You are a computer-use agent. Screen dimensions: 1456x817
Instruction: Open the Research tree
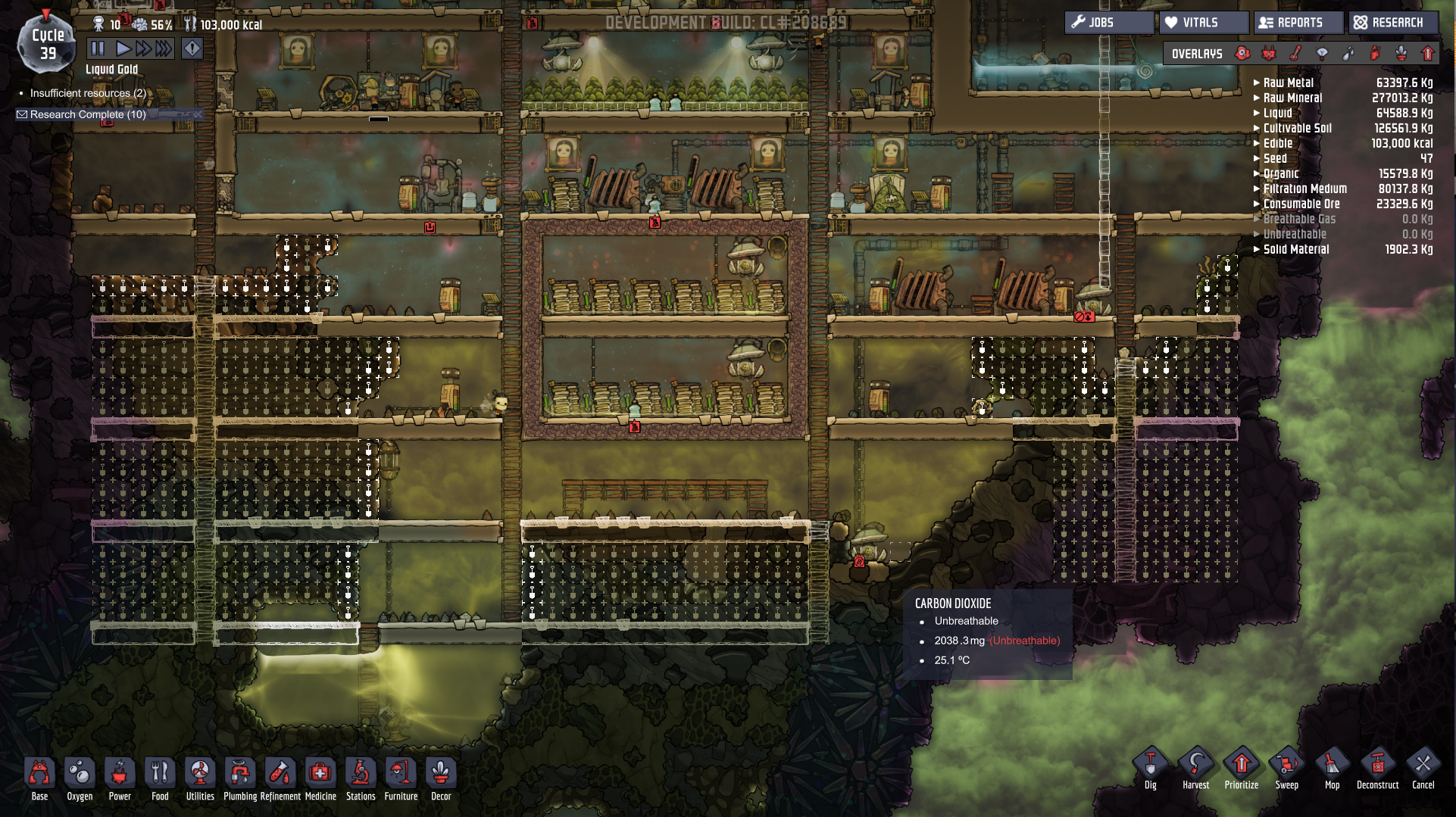click(1394, 23)
